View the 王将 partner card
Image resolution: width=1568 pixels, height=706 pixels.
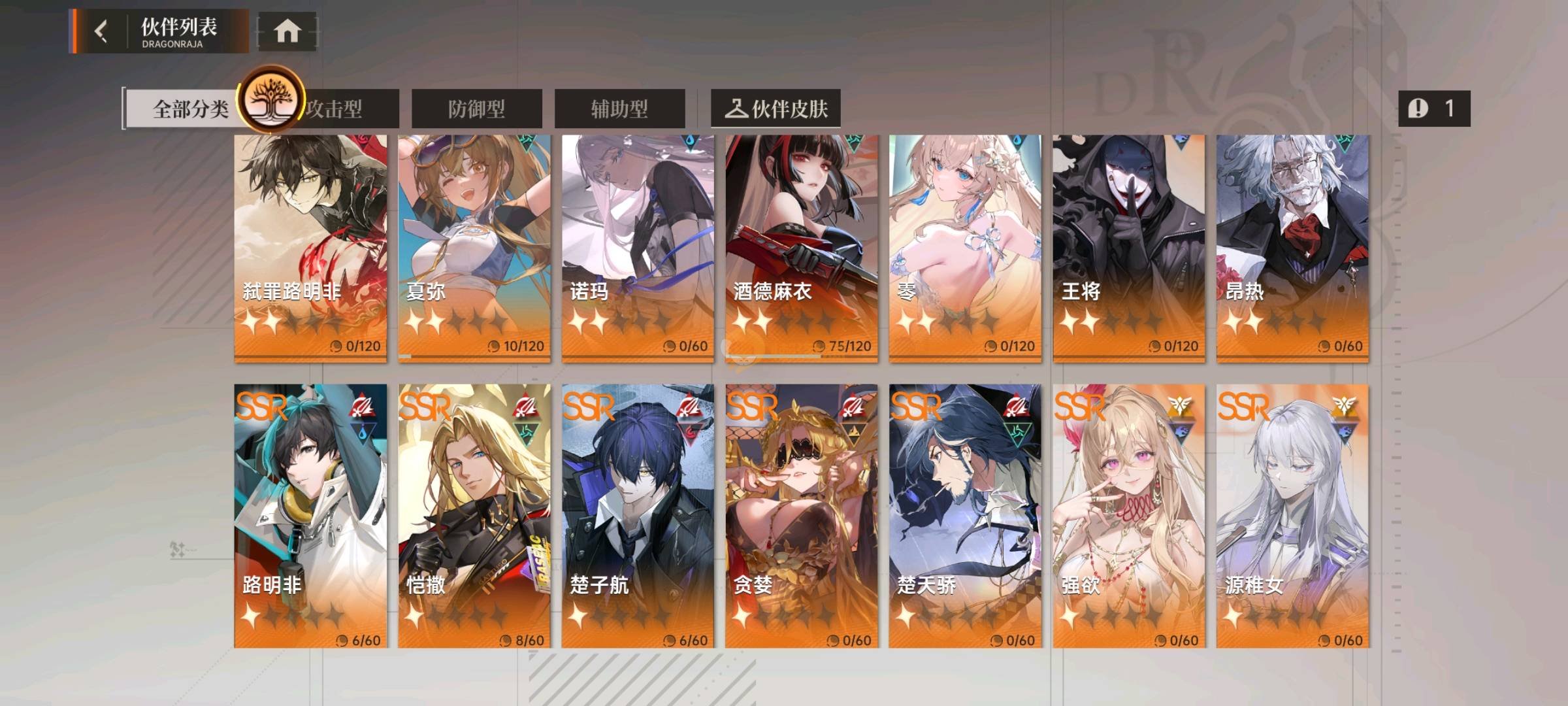[x=1129, y=247]
